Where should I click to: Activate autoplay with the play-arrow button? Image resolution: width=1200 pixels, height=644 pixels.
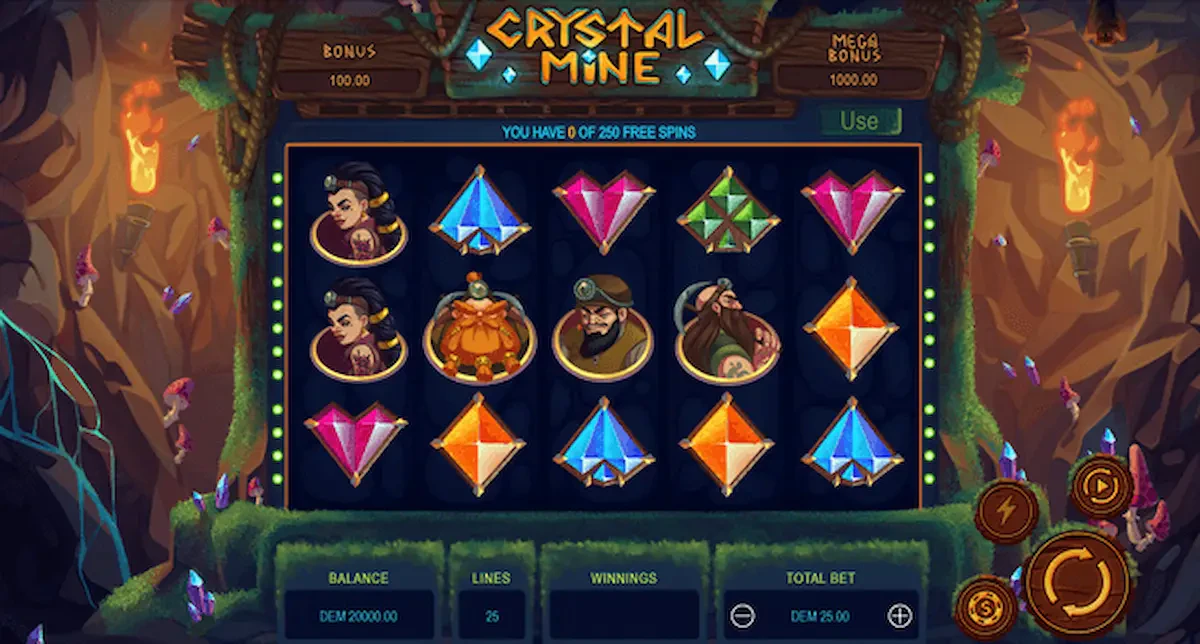point(1101,487)
